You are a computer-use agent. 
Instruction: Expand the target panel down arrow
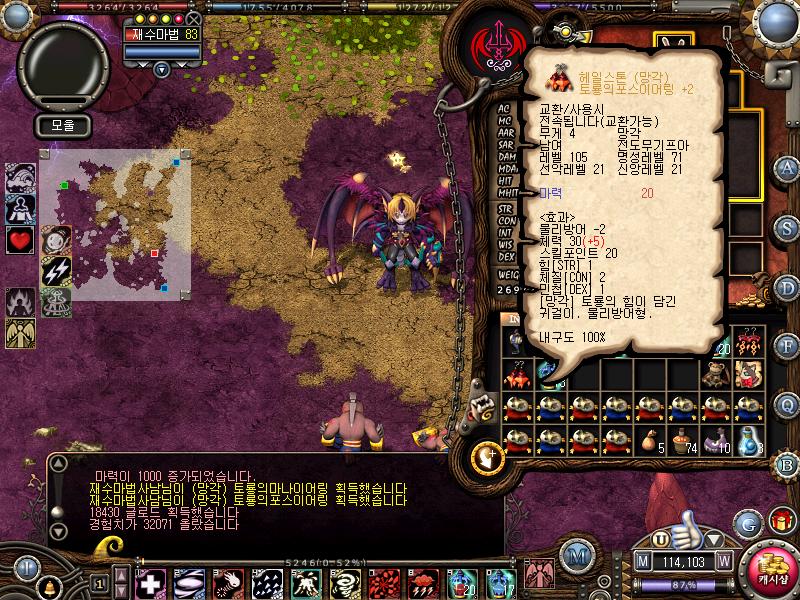tap(161, 69)
